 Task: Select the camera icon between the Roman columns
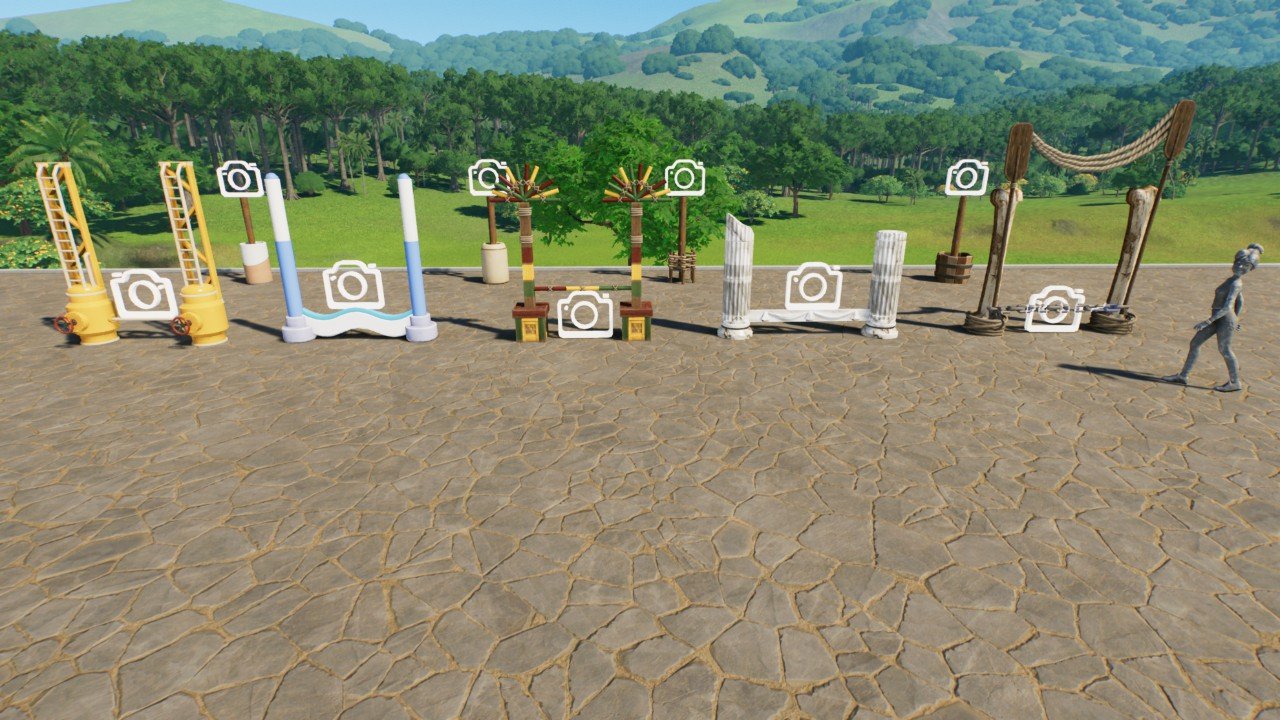814,286
